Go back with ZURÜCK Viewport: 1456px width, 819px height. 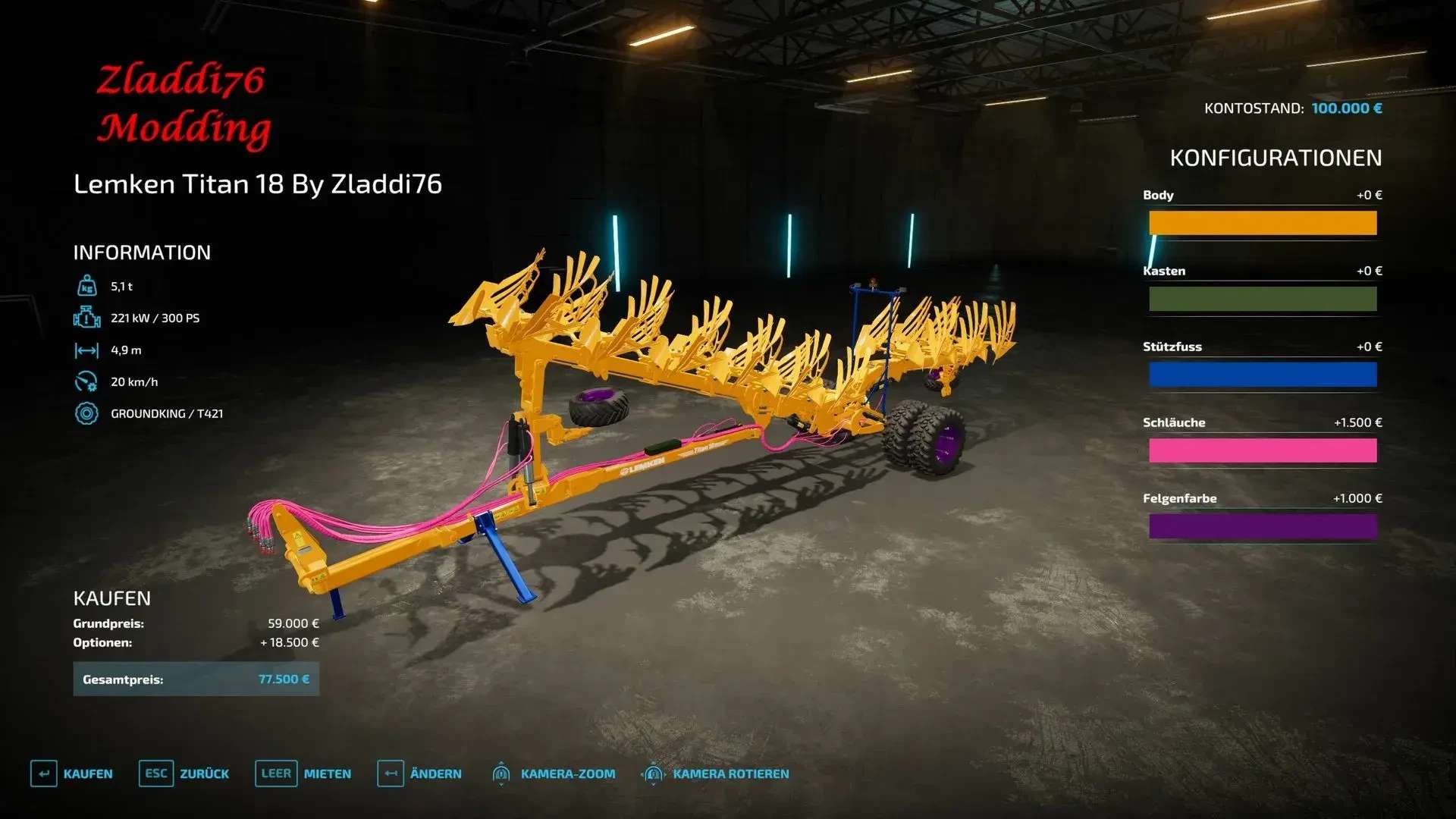coord(184,773)
